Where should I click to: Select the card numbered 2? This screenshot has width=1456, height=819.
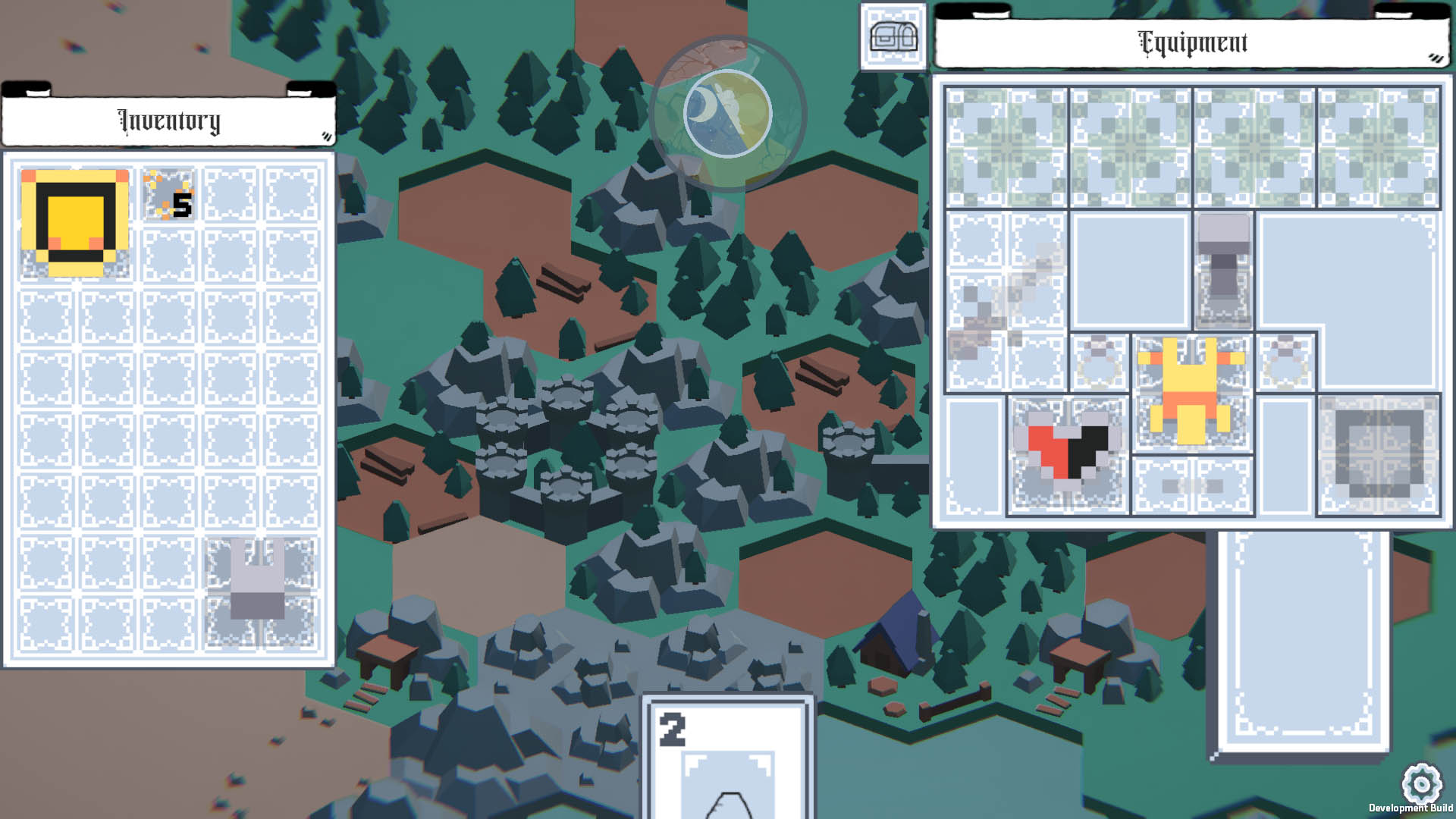click(x=728, y=757)
